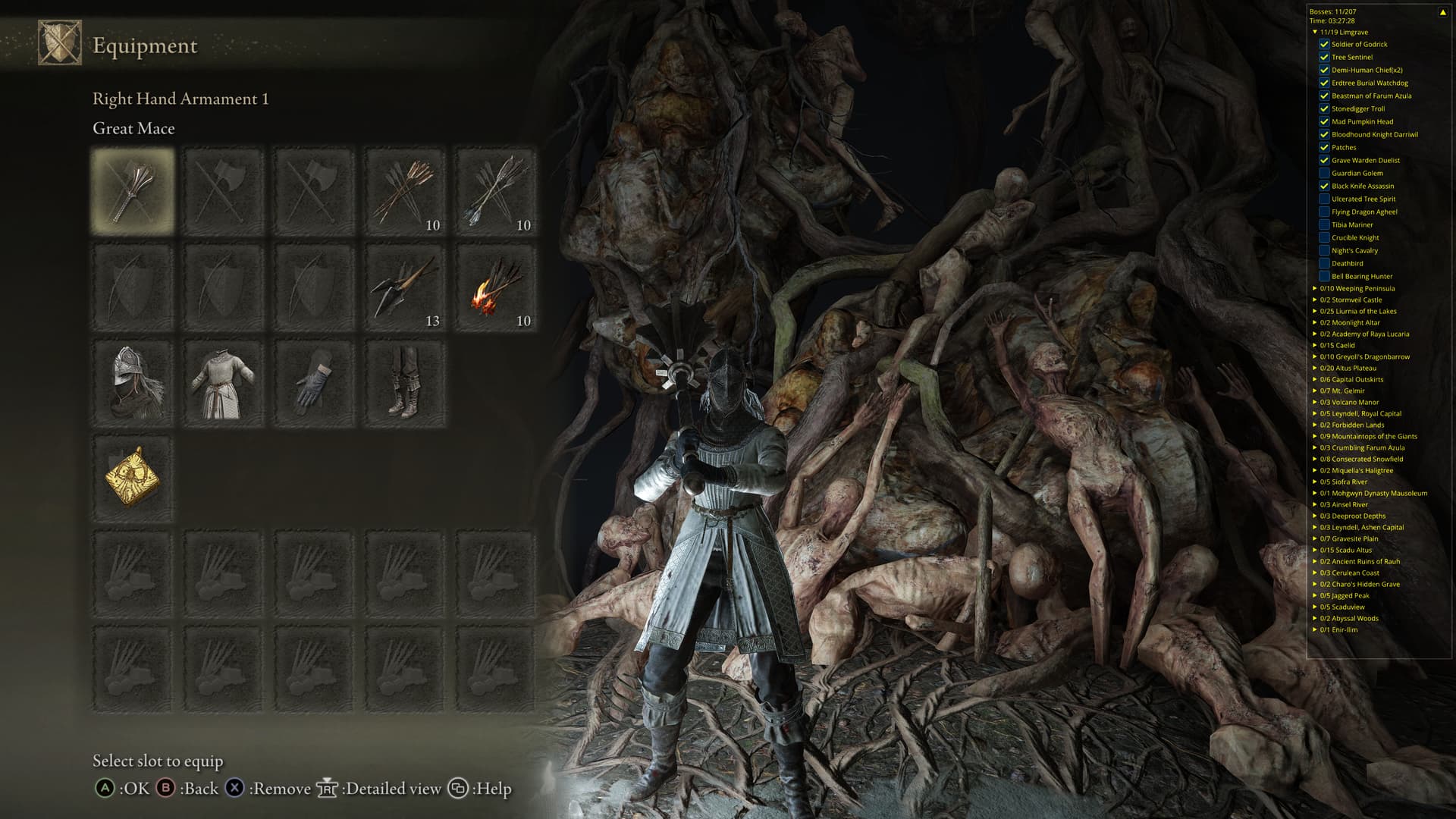
Task: Mark Tibia Mariner as defeated
Action: click(x=1324, y=224)
